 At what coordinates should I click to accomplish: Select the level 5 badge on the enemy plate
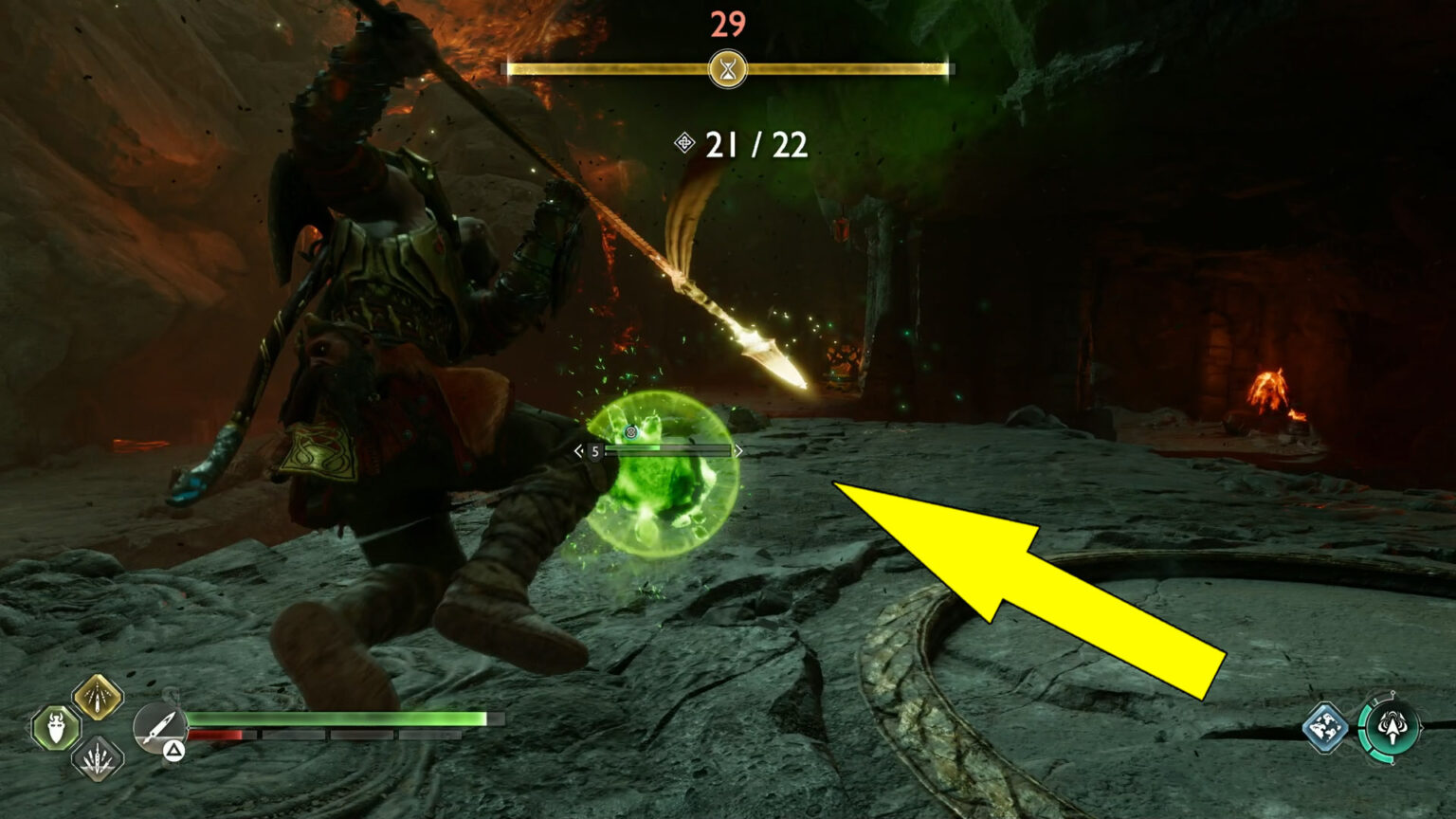coord(594,451)
